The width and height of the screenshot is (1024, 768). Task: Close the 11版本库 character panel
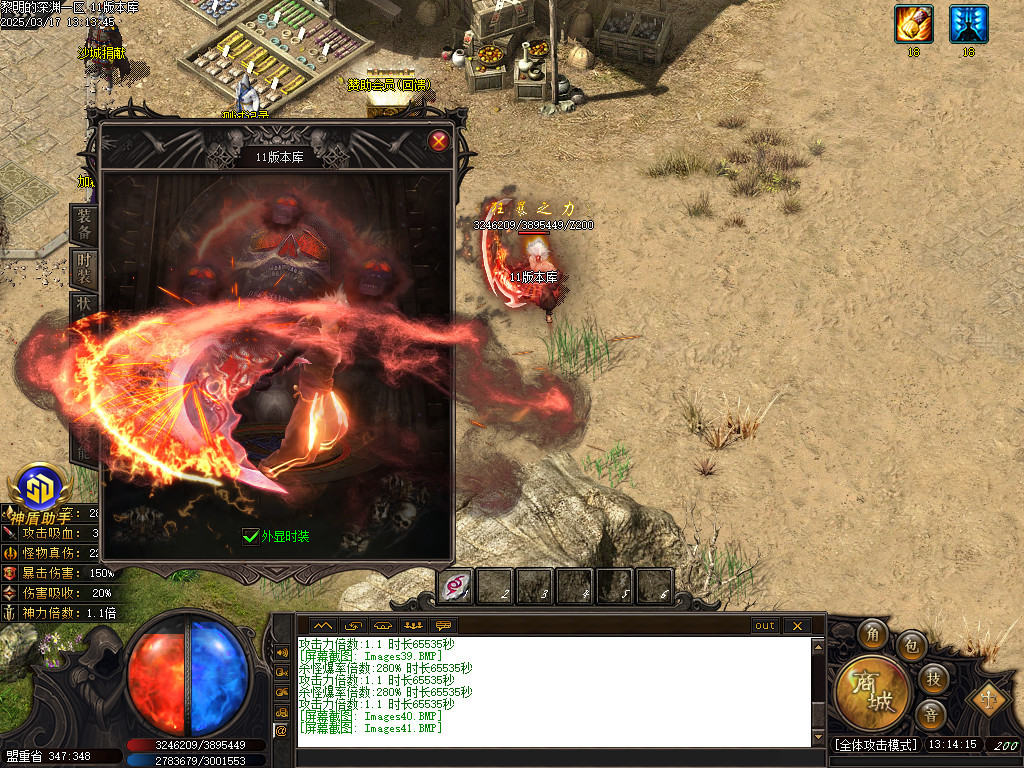438,141
